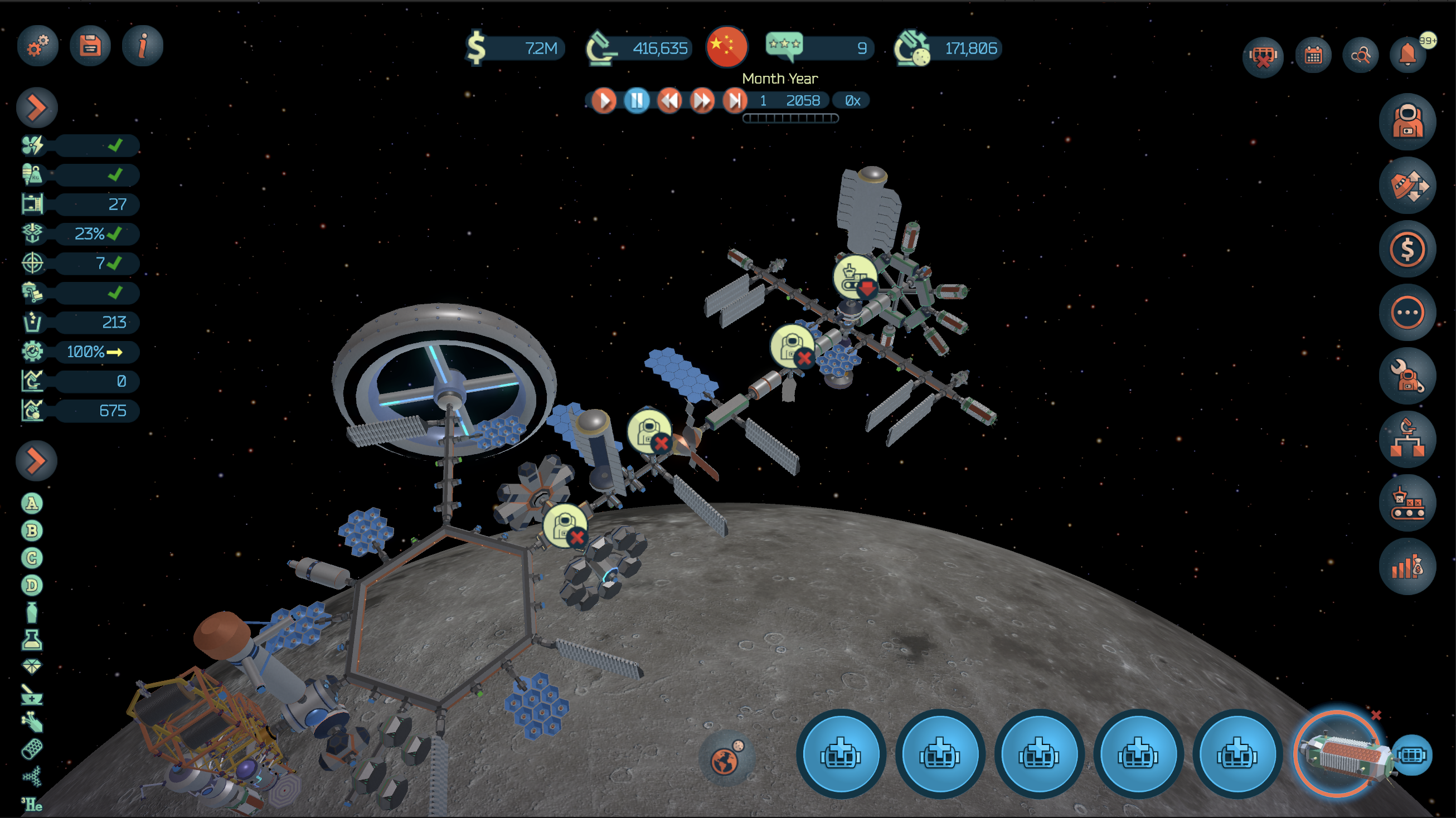Viewport: 1456px width, 818px height.
Task: Open the three-dots more options button
Action: click(1407, 313)
